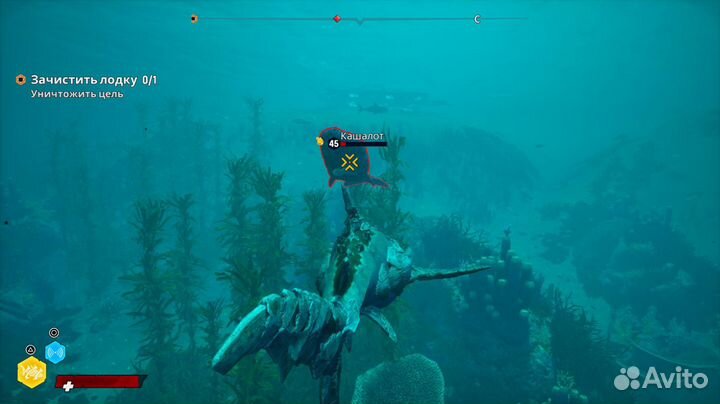
Task: Select the yellow hexagon bone ability icon
Action: coord(31,372)
